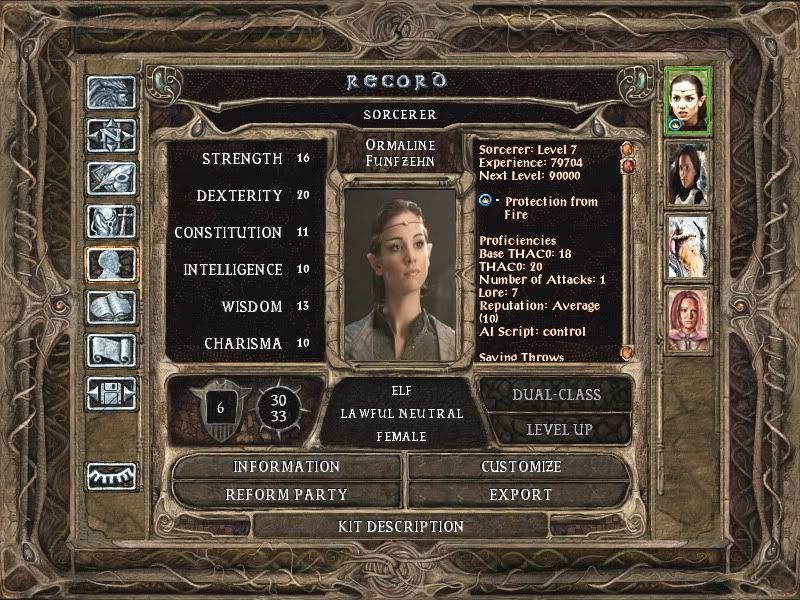The width and height of the screenshot is (800, 600).
Task: Click the Dual-Class button
Action: tap(556, 395)
